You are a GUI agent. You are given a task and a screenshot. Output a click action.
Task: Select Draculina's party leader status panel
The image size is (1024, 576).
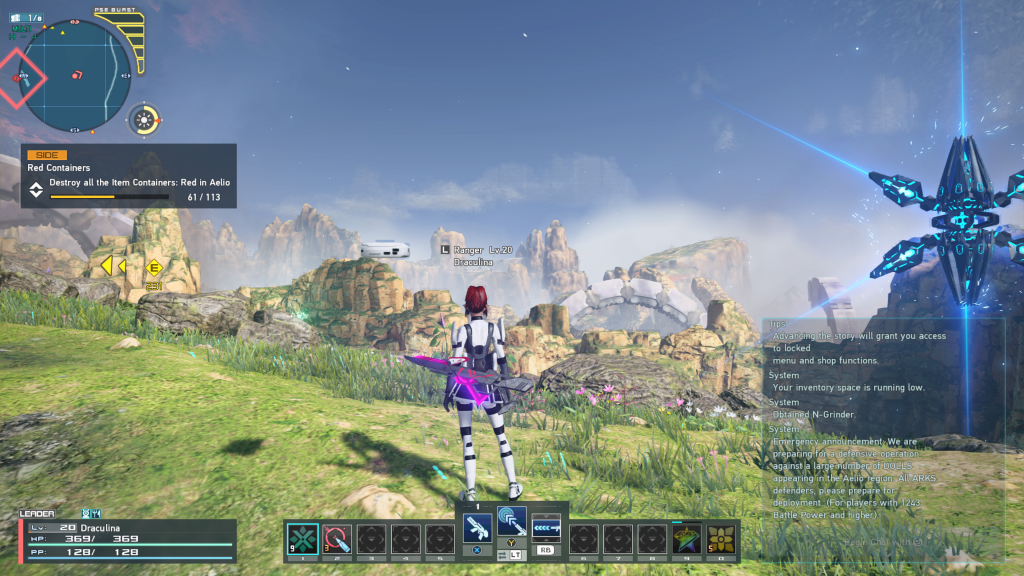pos(127,539)
